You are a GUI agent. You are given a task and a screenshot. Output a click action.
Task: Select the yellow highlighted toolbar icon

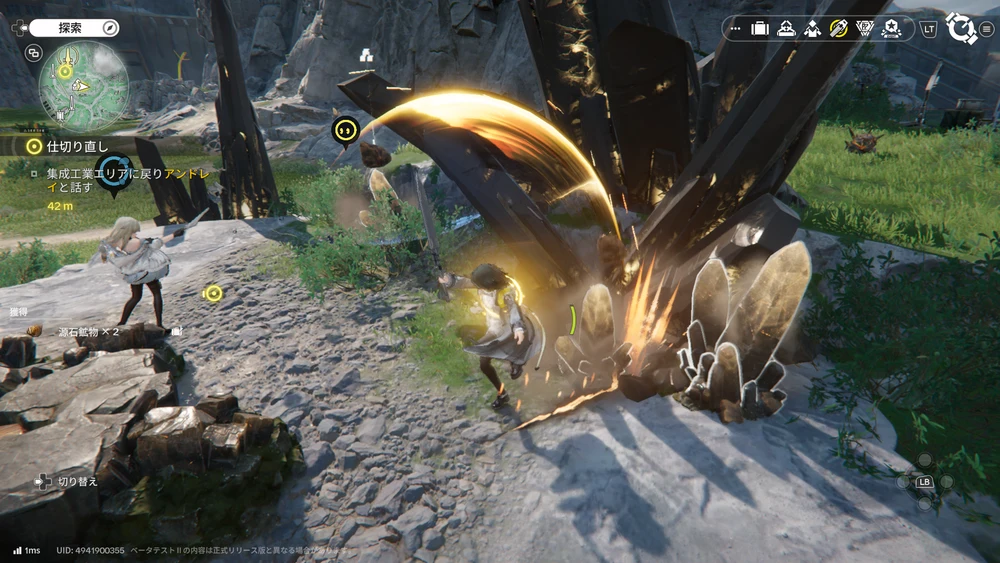838,29
